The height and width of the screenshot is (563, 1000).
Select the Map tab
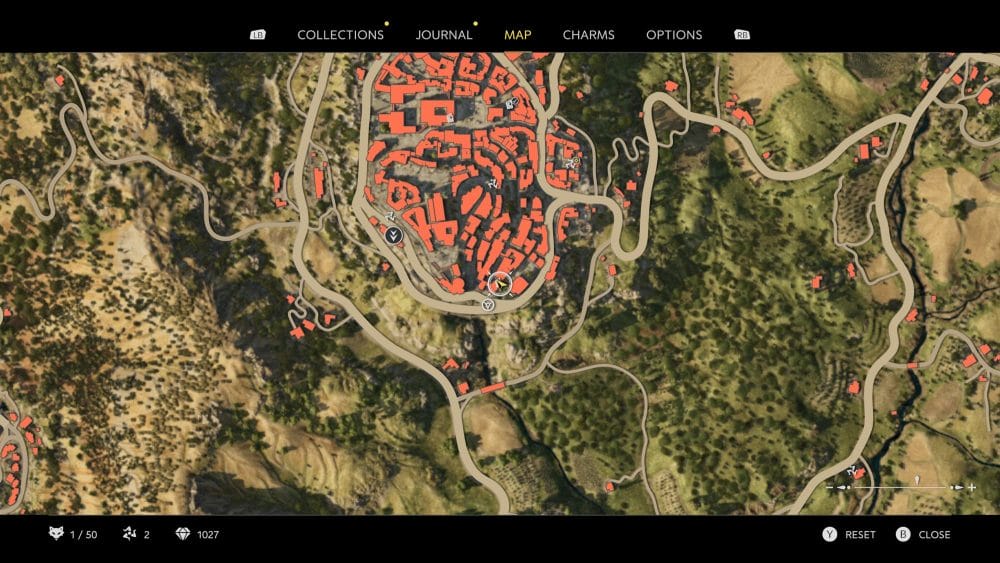tap(518, 35)
